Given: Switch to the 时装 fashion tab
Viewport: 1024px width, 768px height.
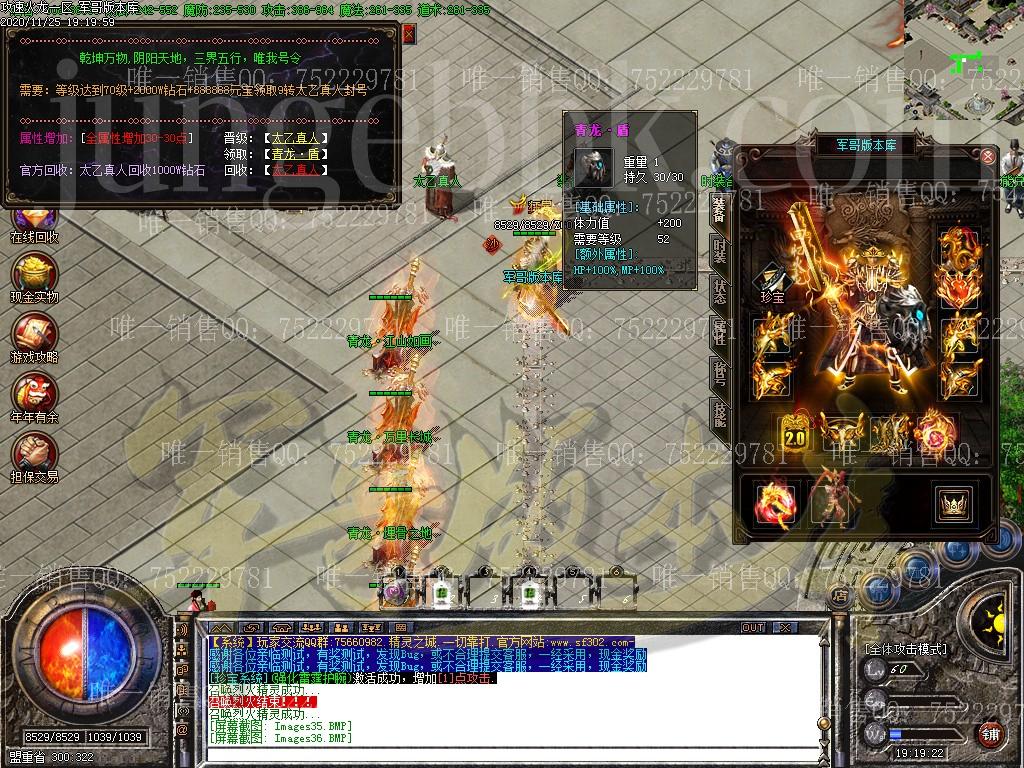Looking at the screenshot, I should pos(720,250).
